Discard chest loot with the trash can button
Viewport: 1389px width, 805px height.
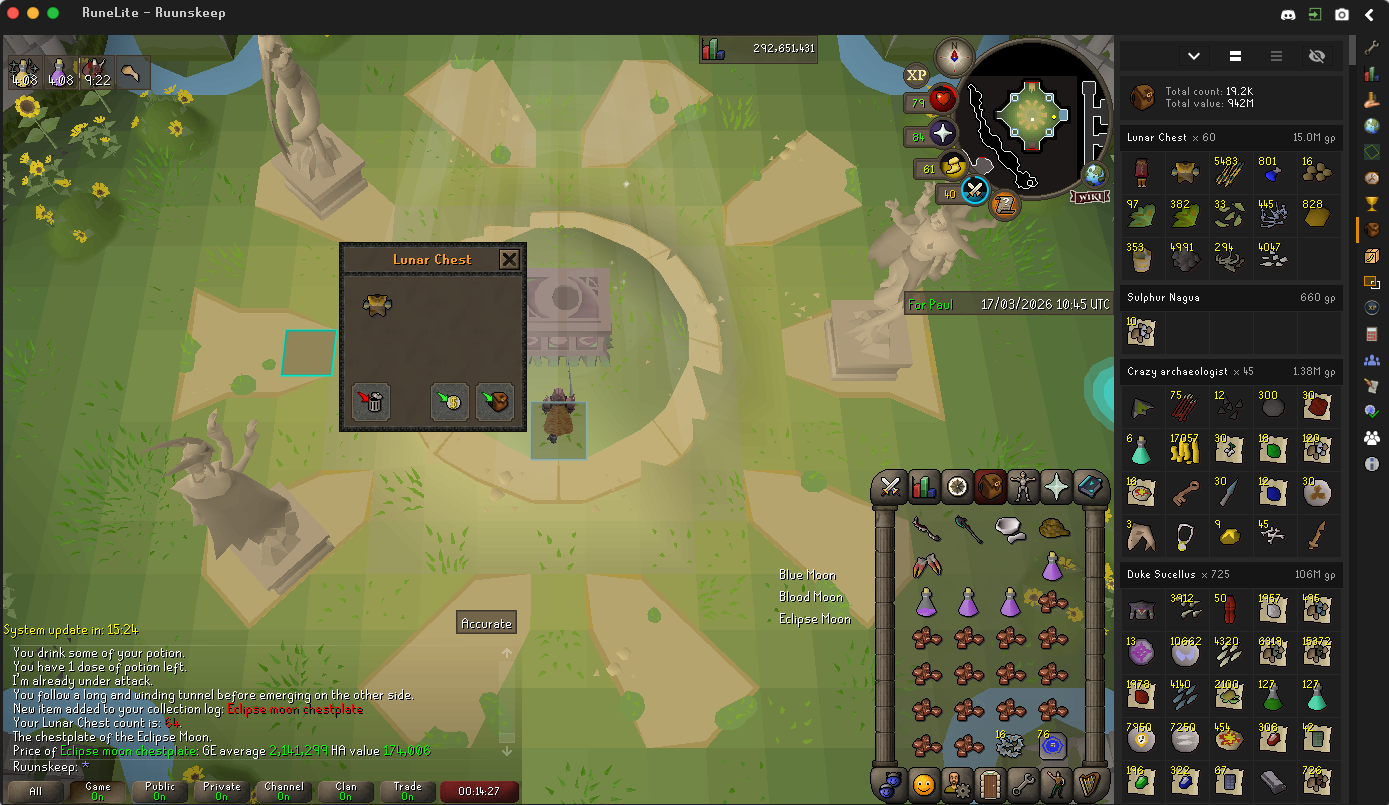click(371, 401)
